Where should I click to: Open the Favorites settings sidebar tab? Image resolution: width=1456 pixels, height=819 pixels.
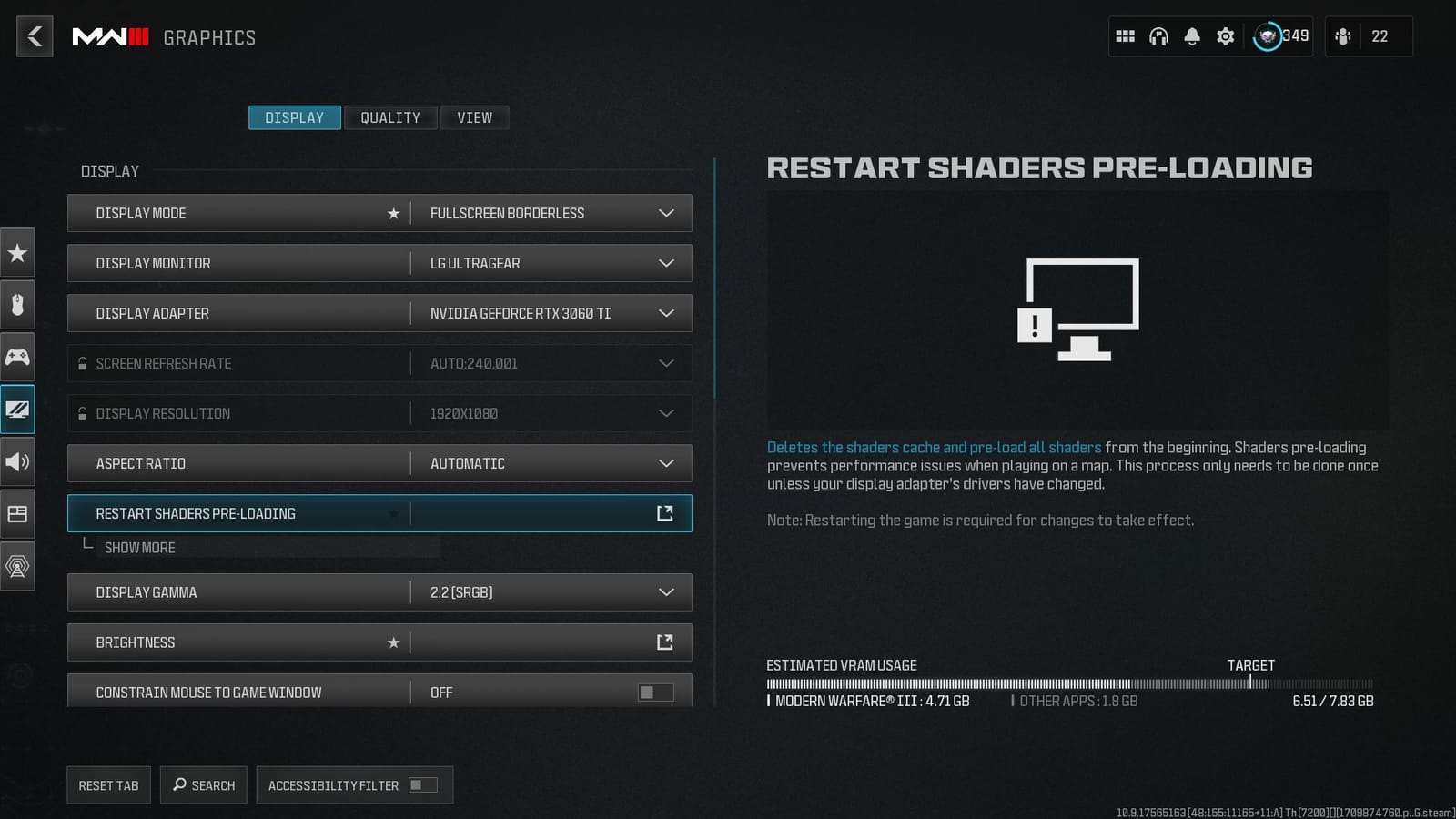pyautogui.click(x=17, y=253)
